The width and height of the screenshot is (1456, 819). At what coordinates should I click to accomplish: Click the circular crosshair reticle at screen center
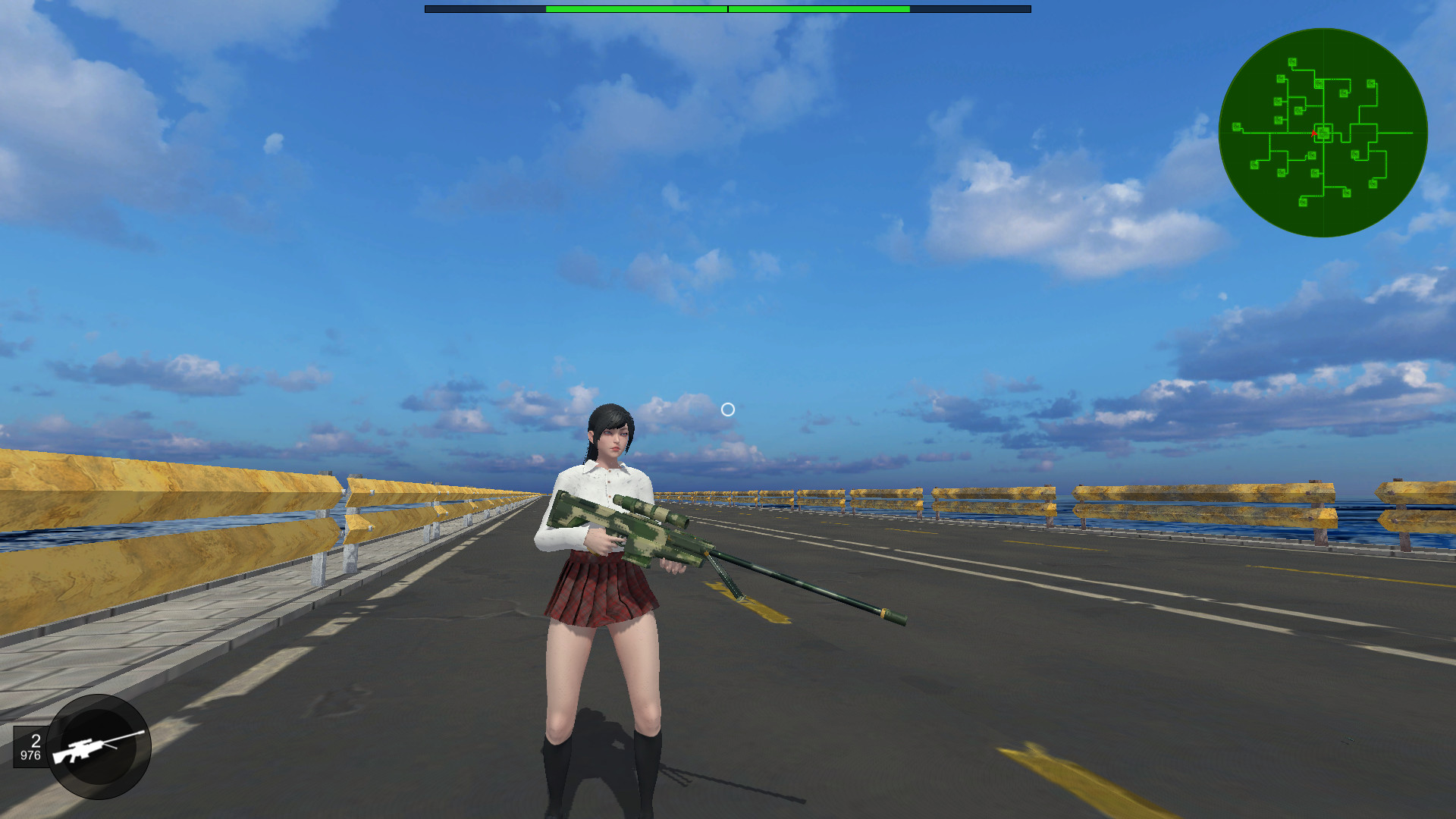coord(729,409)
